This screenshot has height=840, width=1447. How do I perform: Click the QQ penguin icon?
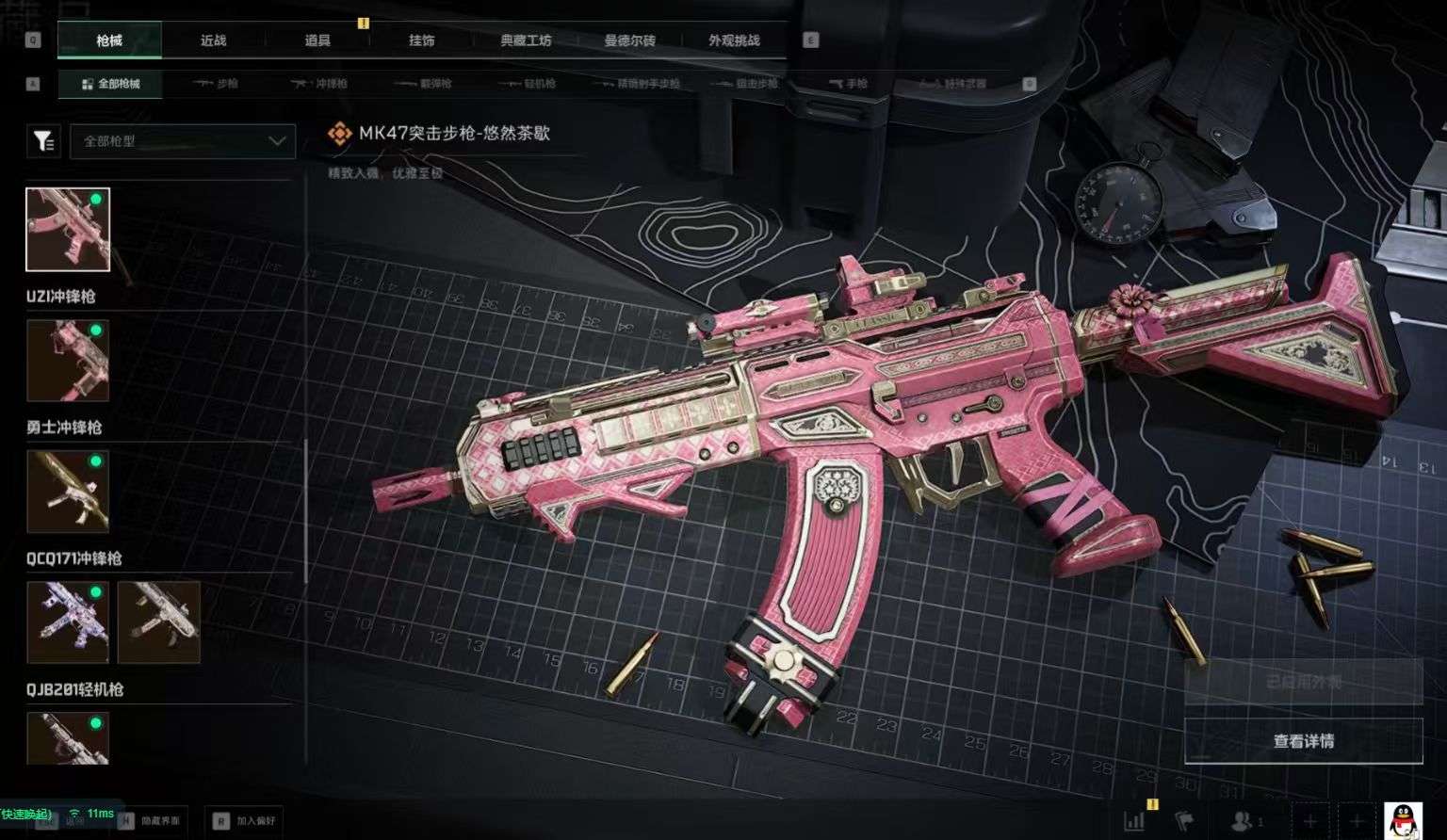pyautogui.click(x=1403, y=820)
